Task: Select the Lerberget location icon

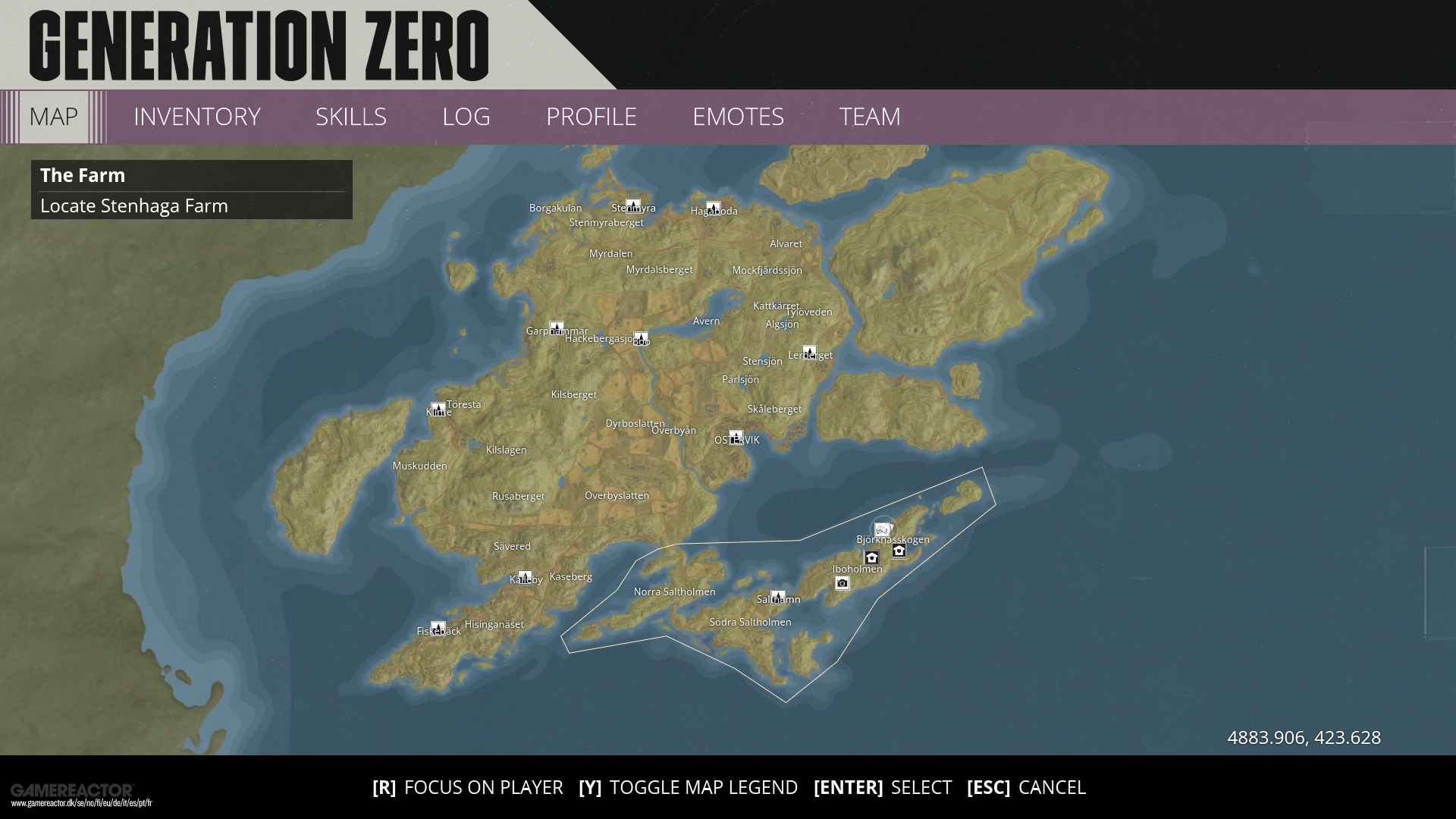Action: [x=810, y=352]
